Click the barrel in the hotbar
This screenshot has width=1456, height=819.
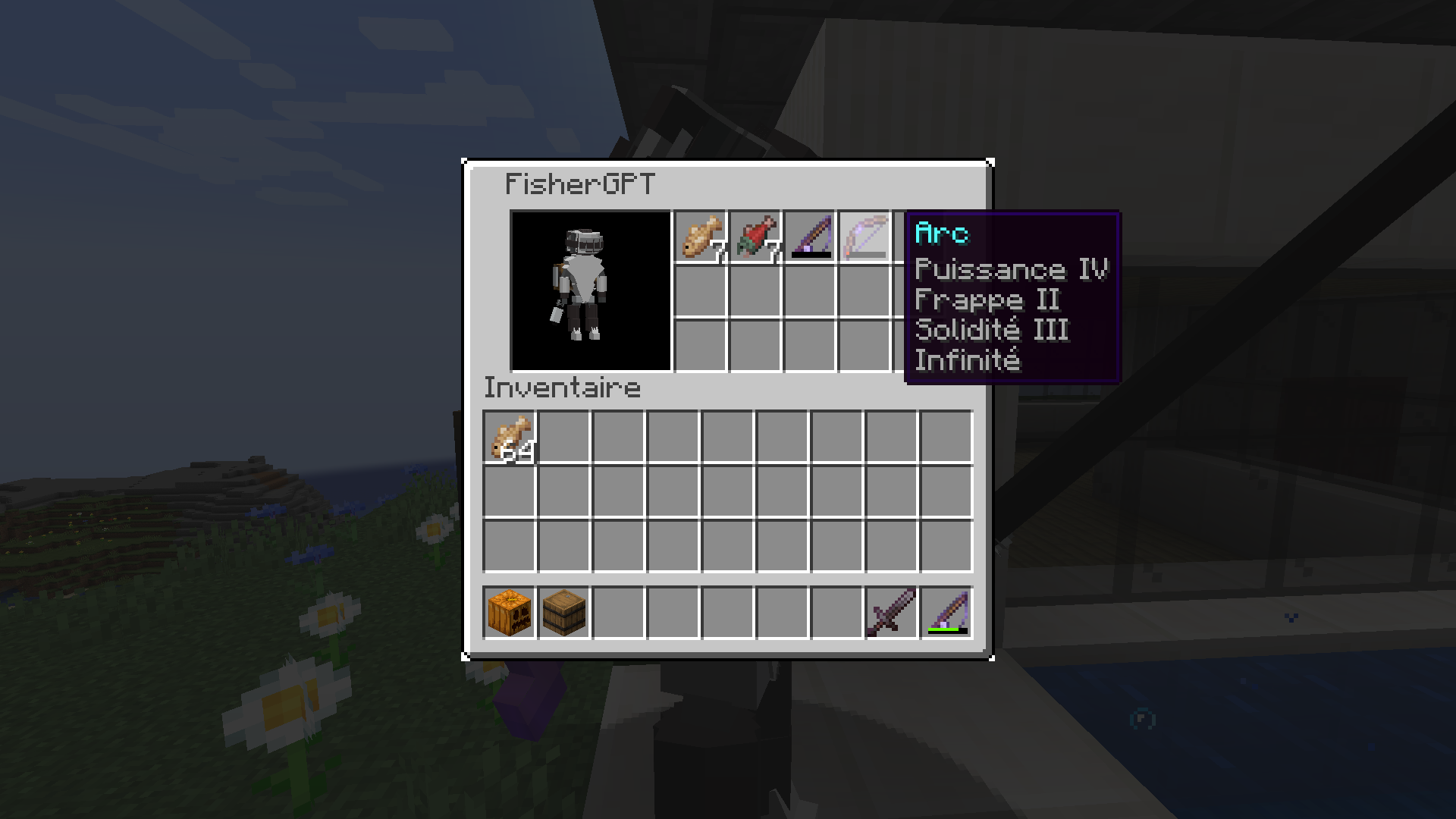(x=565, y=613)
